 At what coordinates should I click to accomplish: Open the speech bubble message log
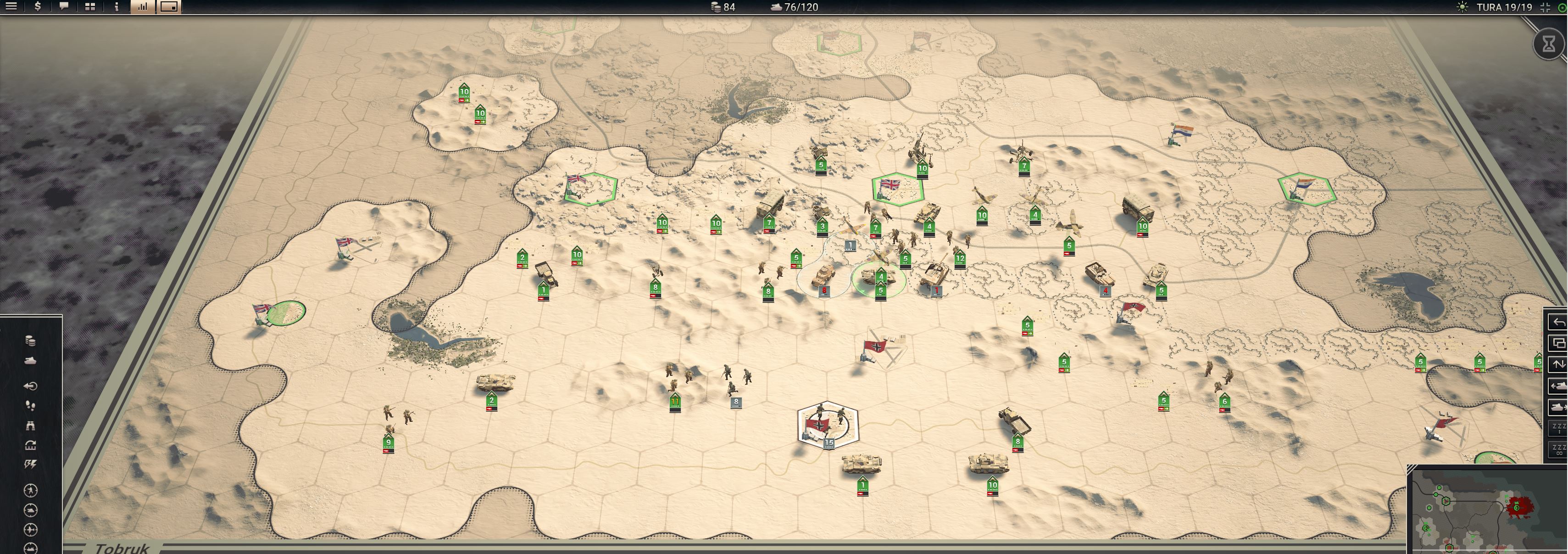pyautogui.click(x=64, y=7)
